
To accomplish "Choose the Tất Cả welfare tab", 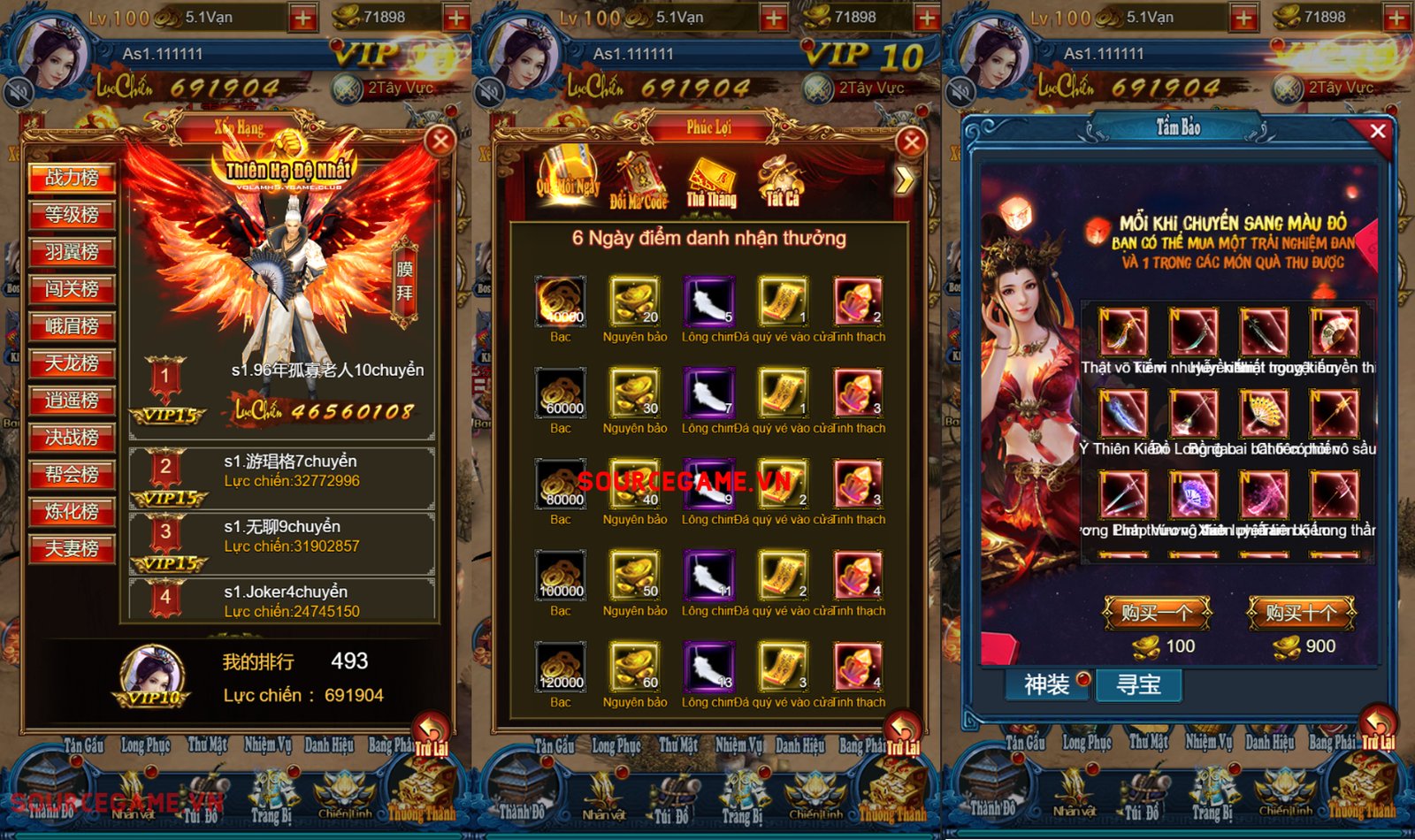I will [x=782, y=181].
